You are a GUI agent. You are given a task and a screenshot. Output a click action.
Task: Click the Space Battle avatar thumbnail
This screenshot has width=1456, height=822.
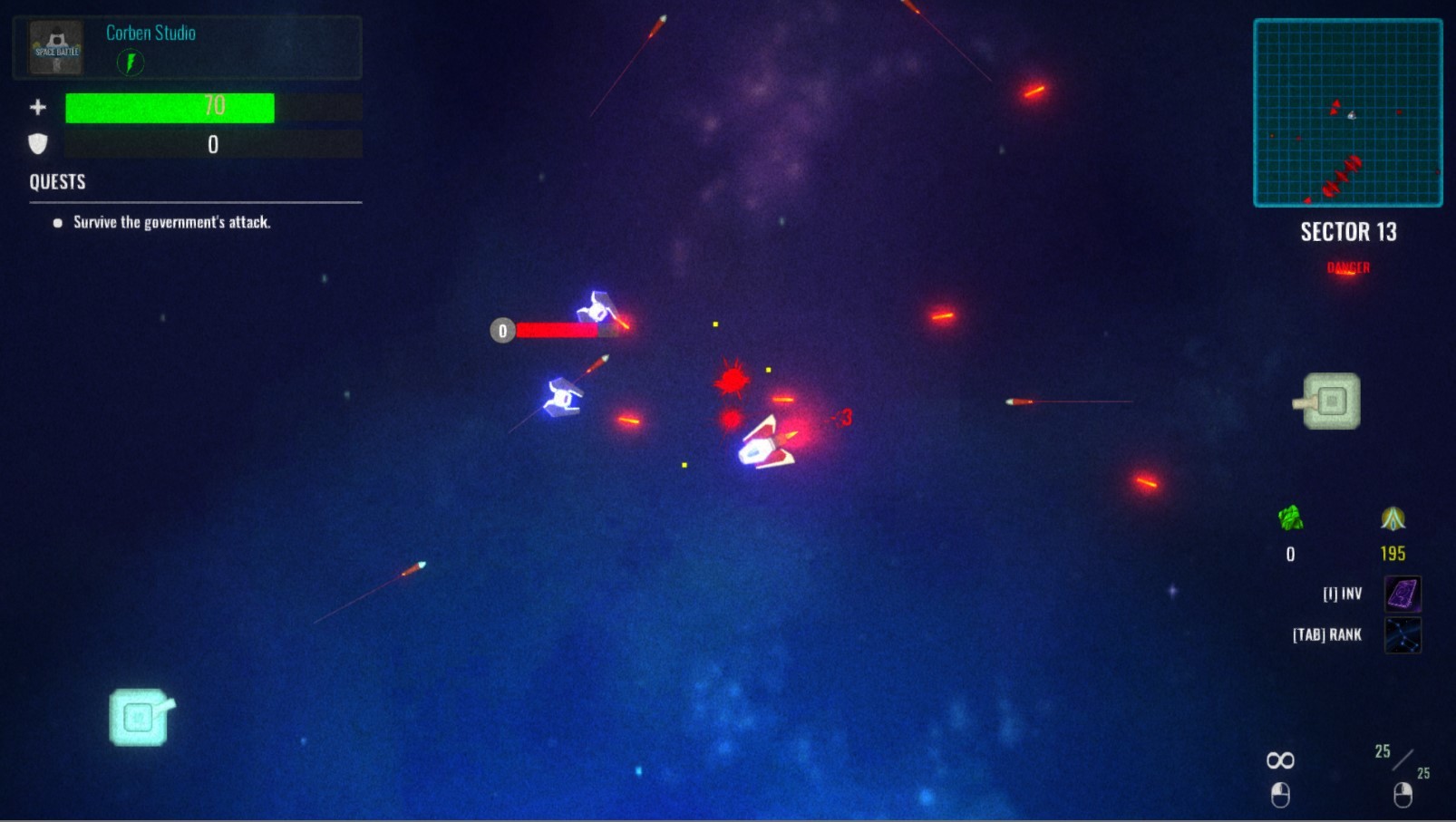click(x=54, y=47)
